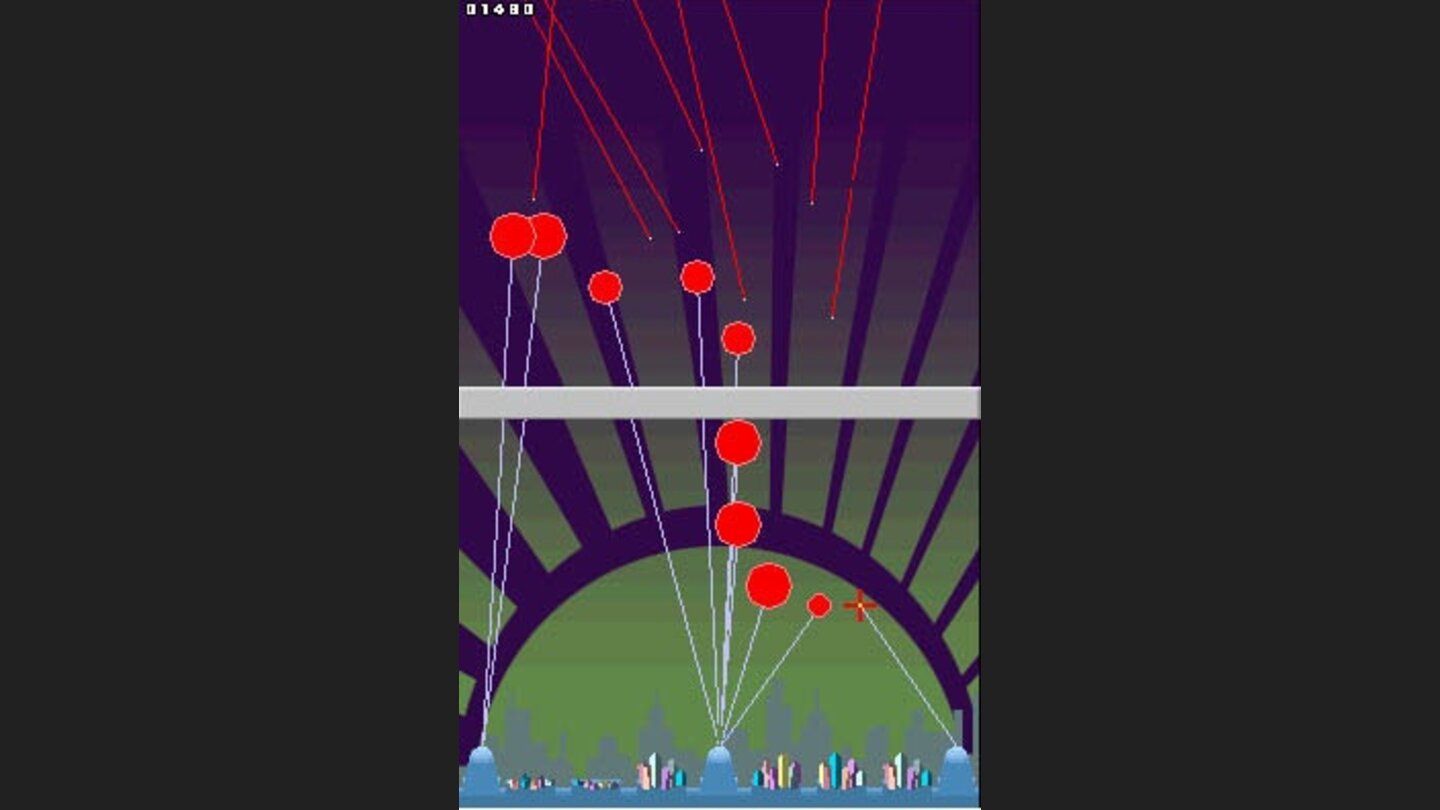Viewport: 1440px width, 810px height.
Task: Click the small red explosion left of center
Action: [604, 287]
